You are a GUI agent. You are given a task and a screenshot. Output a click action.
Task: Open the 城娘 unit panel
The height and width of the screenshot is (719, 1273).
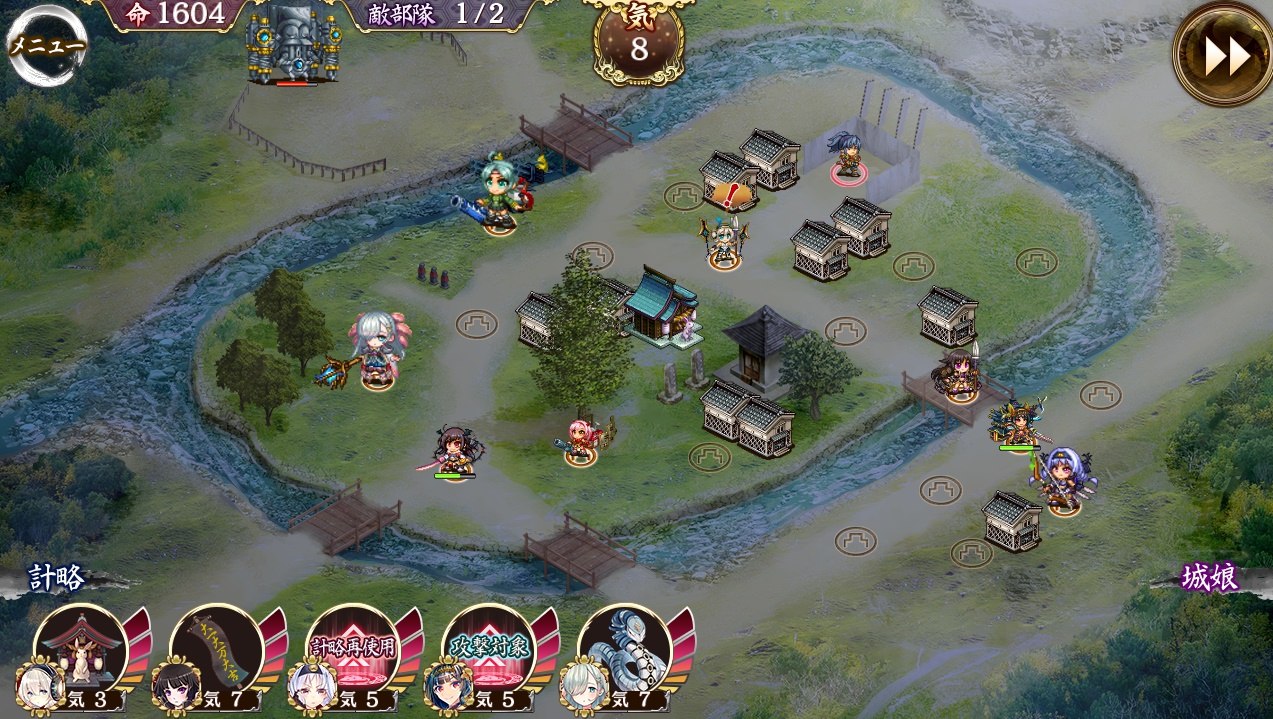[x=1210, y=577]
